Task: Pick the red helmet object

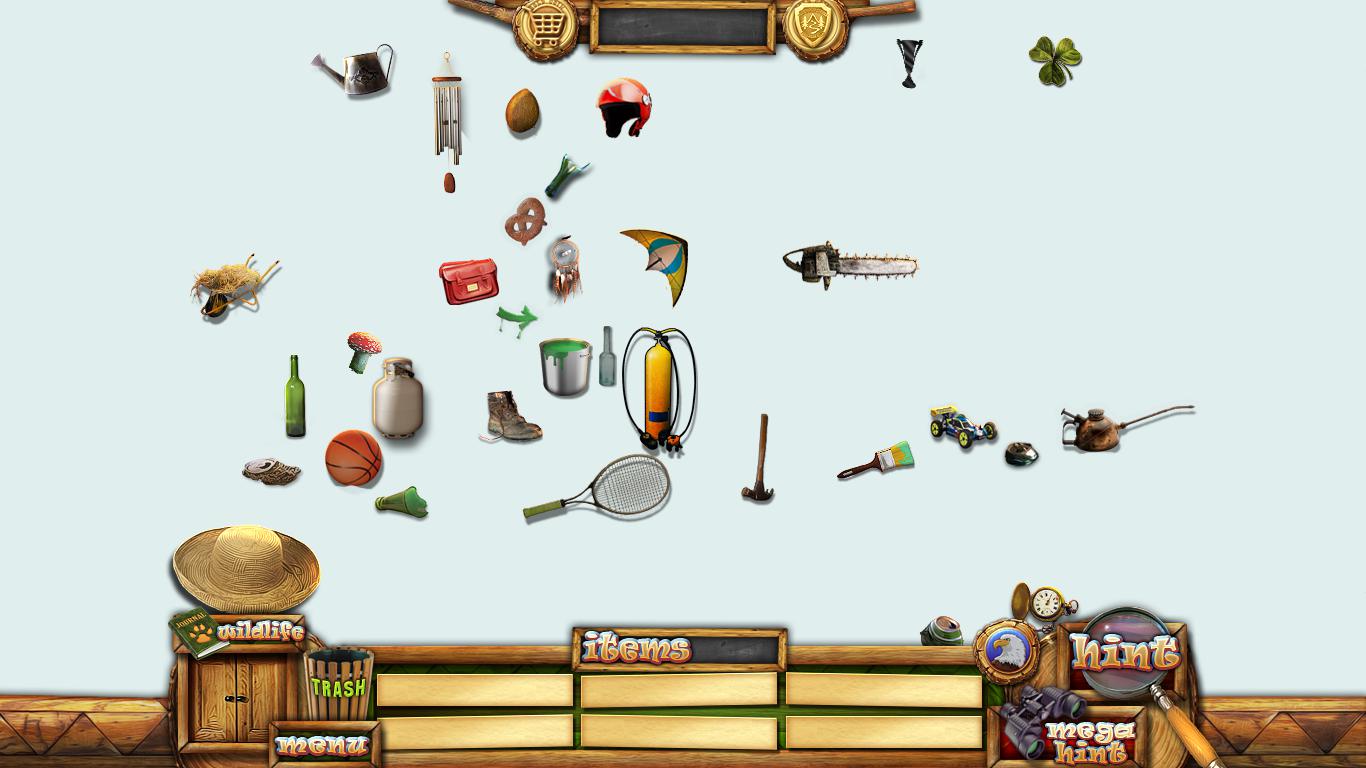Action: tap(624, 107)
